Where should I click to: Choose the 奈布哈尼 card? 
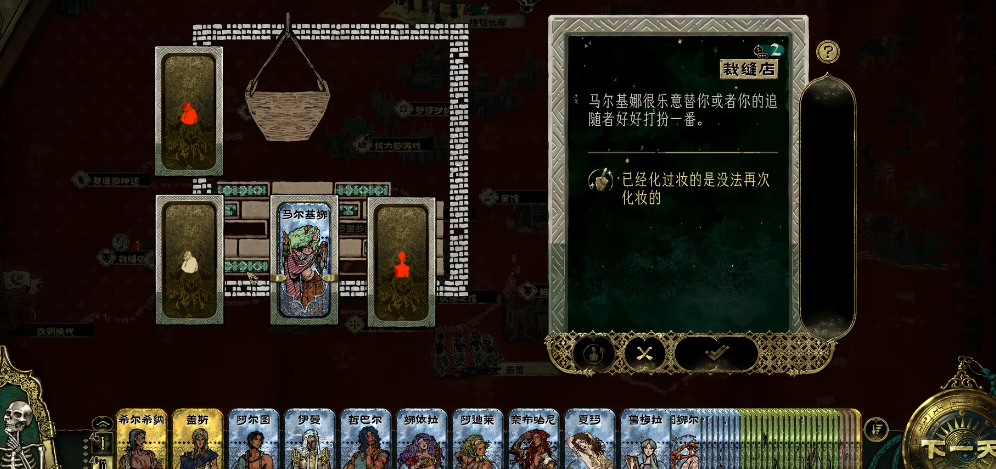(532, 440)
